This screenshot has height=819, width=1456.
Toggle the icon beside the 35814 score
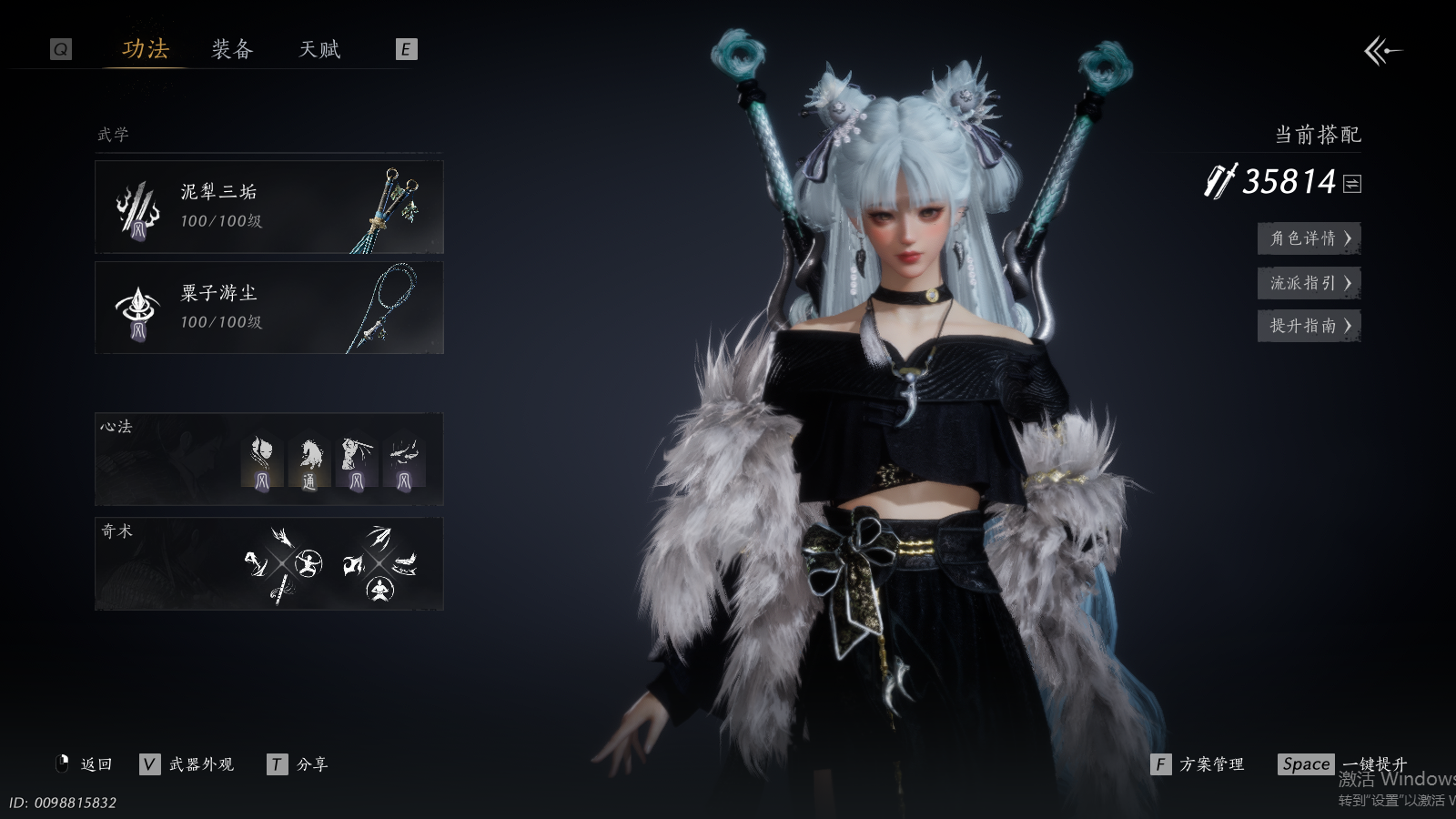click(x=1352, y=184)
